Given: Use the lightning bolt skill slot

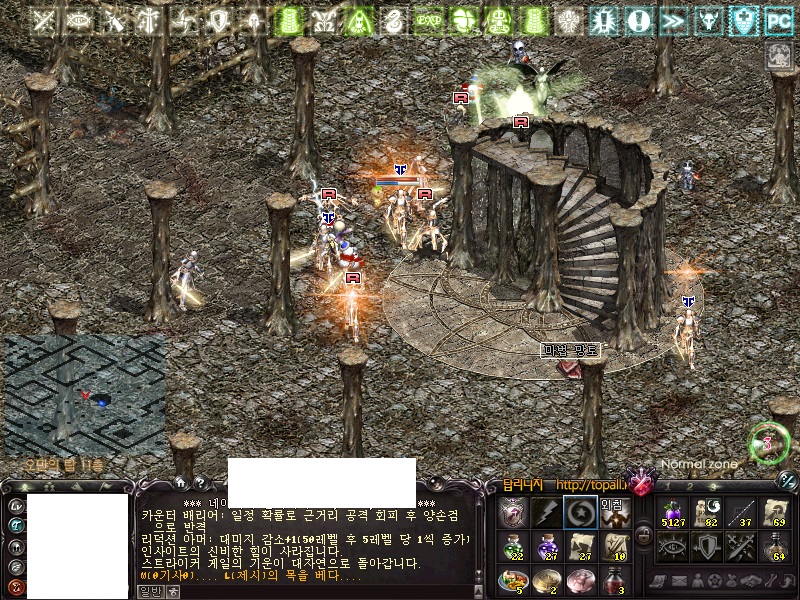Looking at the screenshot, I should coord(546,512).
